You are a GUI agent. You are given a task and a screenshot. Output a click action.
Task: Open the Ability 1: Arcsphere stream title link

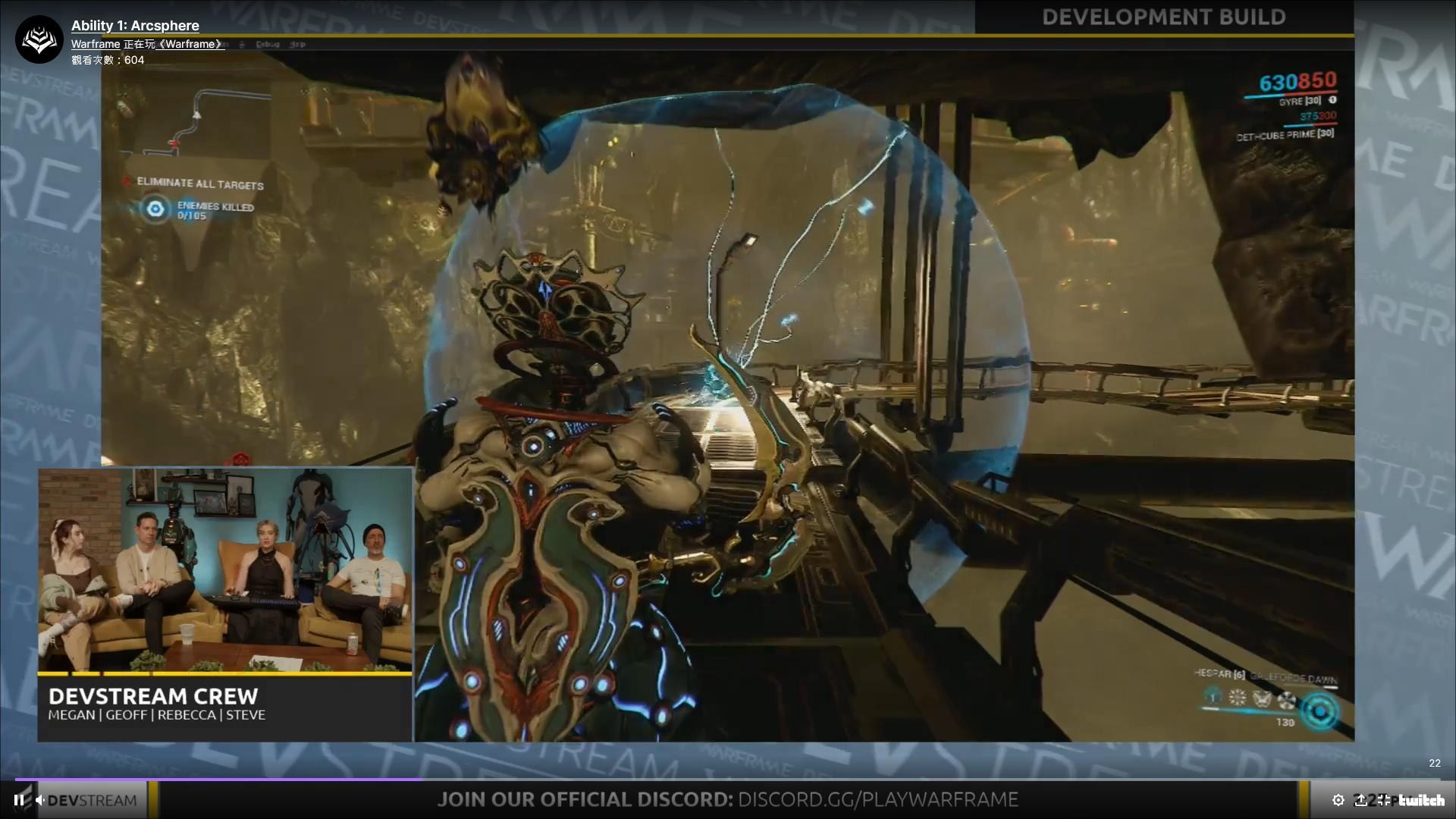coord(133,25)
